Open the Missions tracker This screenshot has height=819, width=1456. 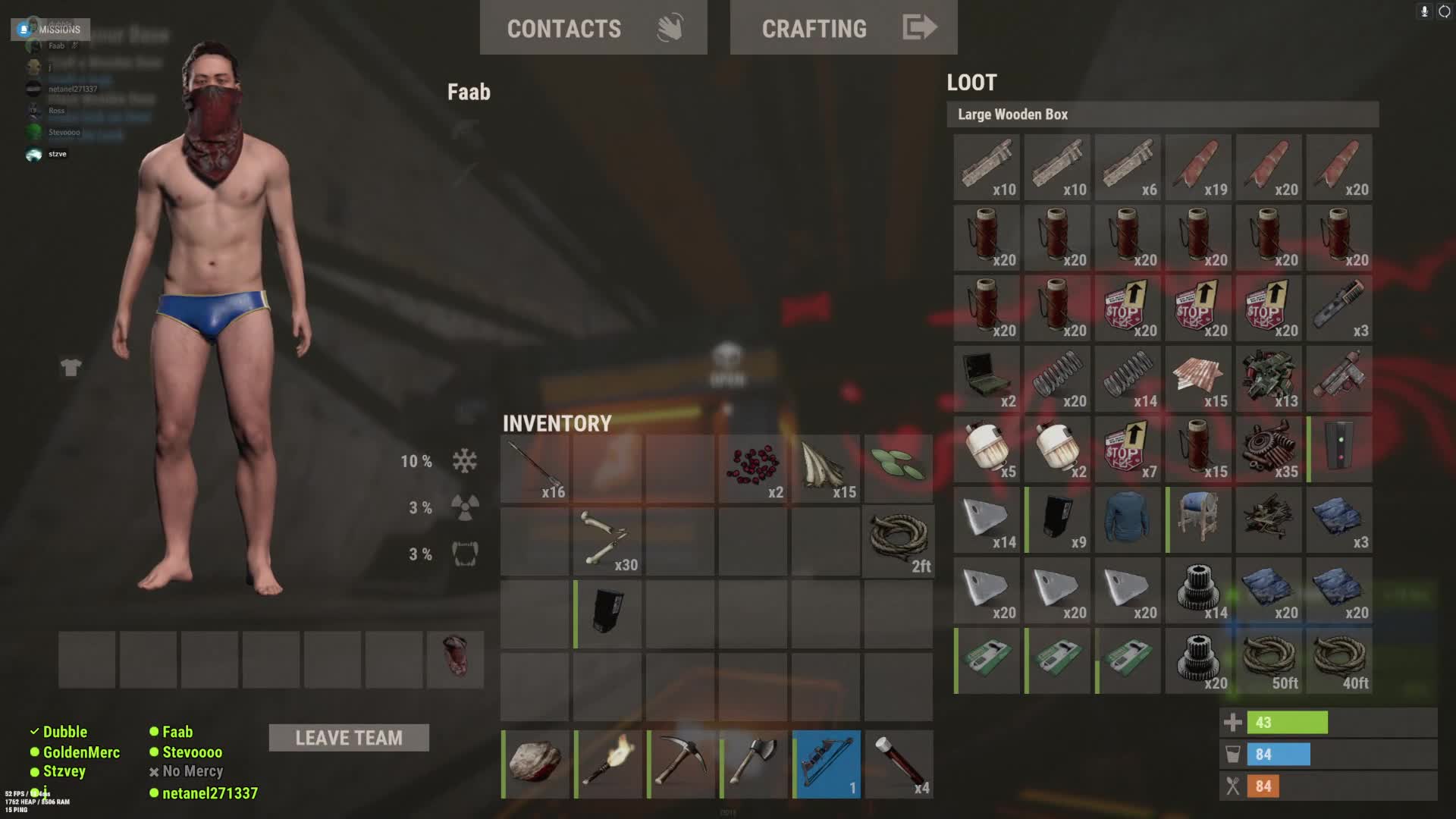click(x=51, y=30)
